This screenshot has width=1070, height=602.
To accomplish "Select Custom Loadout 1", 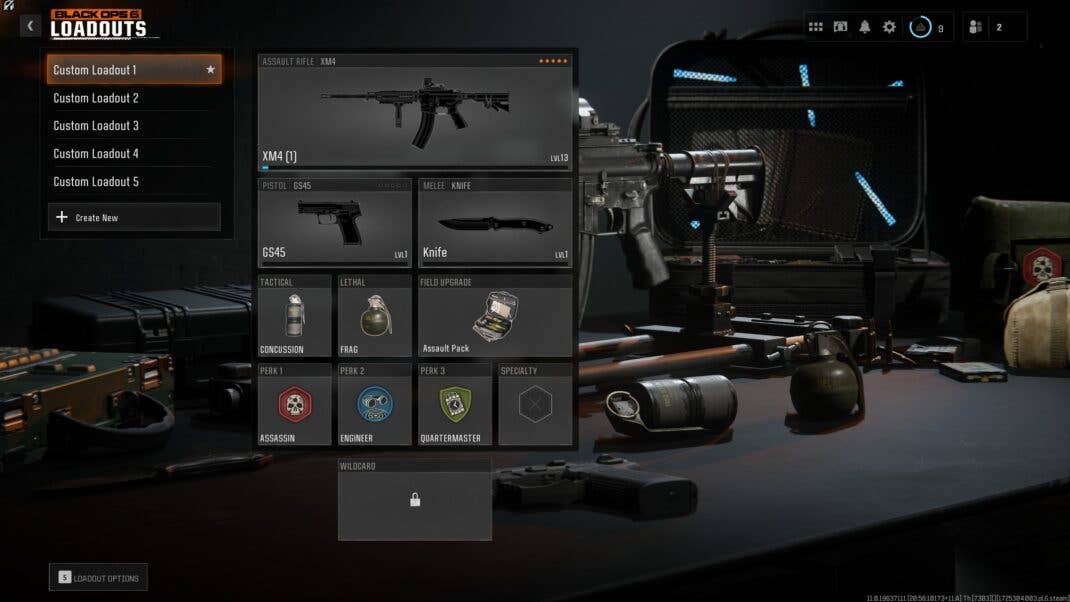I will [134, 70].
